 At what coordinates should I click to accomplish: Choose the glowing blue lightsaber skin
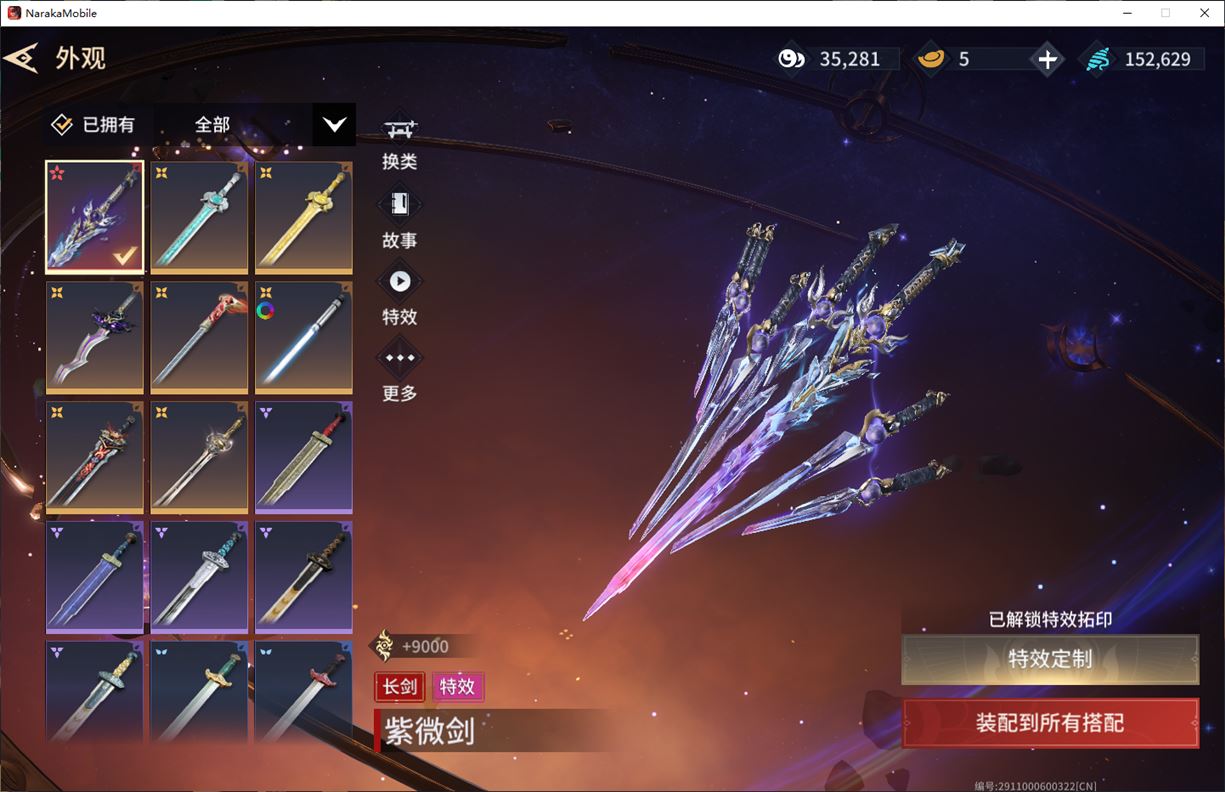303,337
